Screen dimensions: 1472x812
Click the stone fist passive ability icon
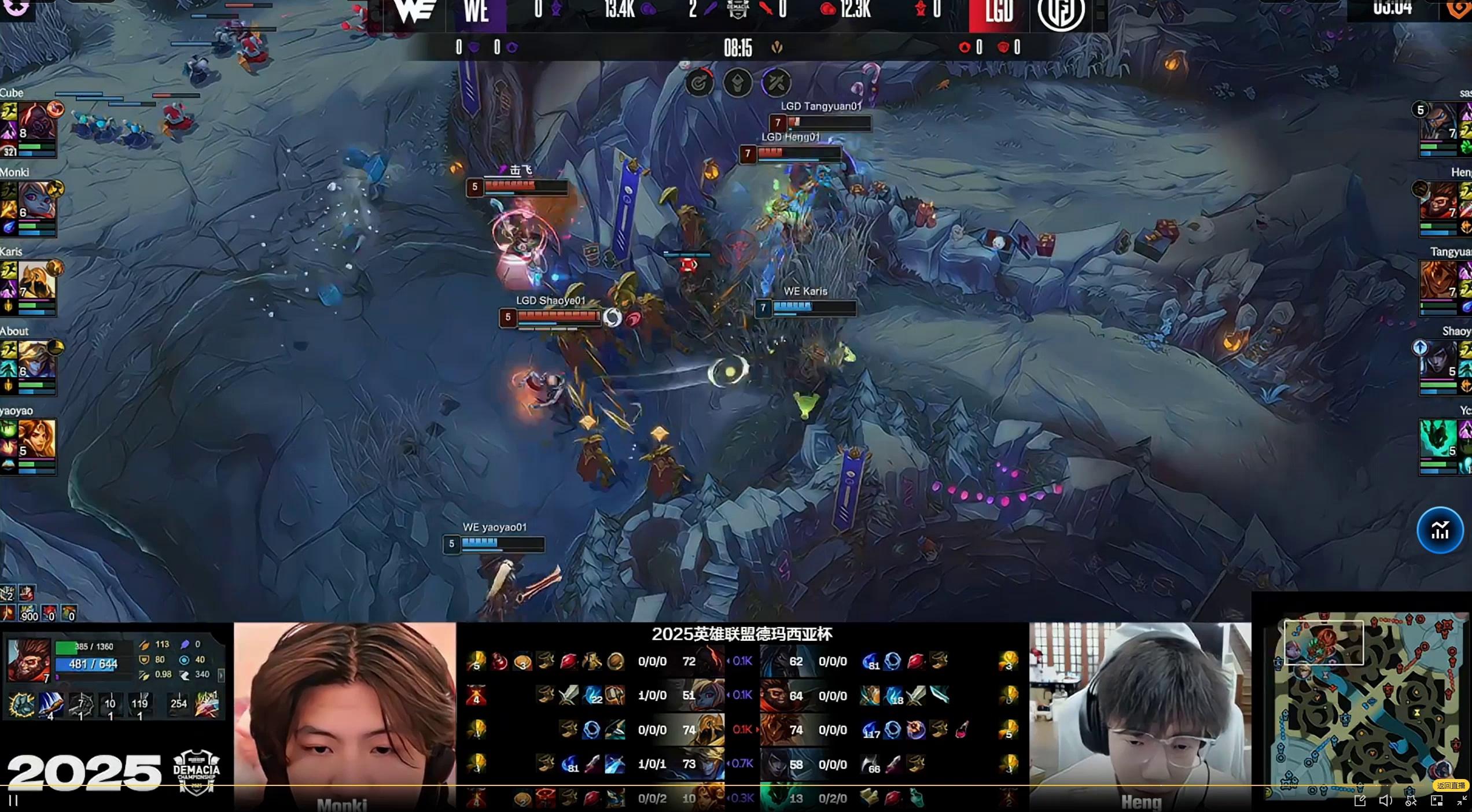(21, 705)
